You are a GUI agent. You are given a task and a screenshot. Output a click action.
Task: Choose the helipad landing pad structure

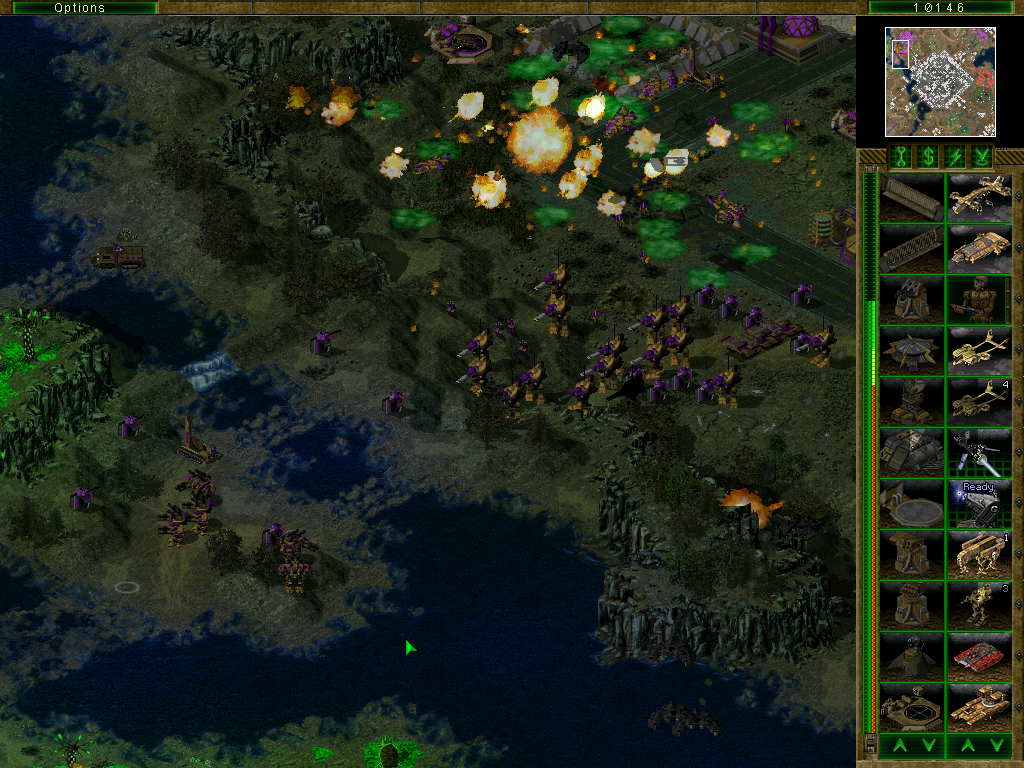[911, 504]
